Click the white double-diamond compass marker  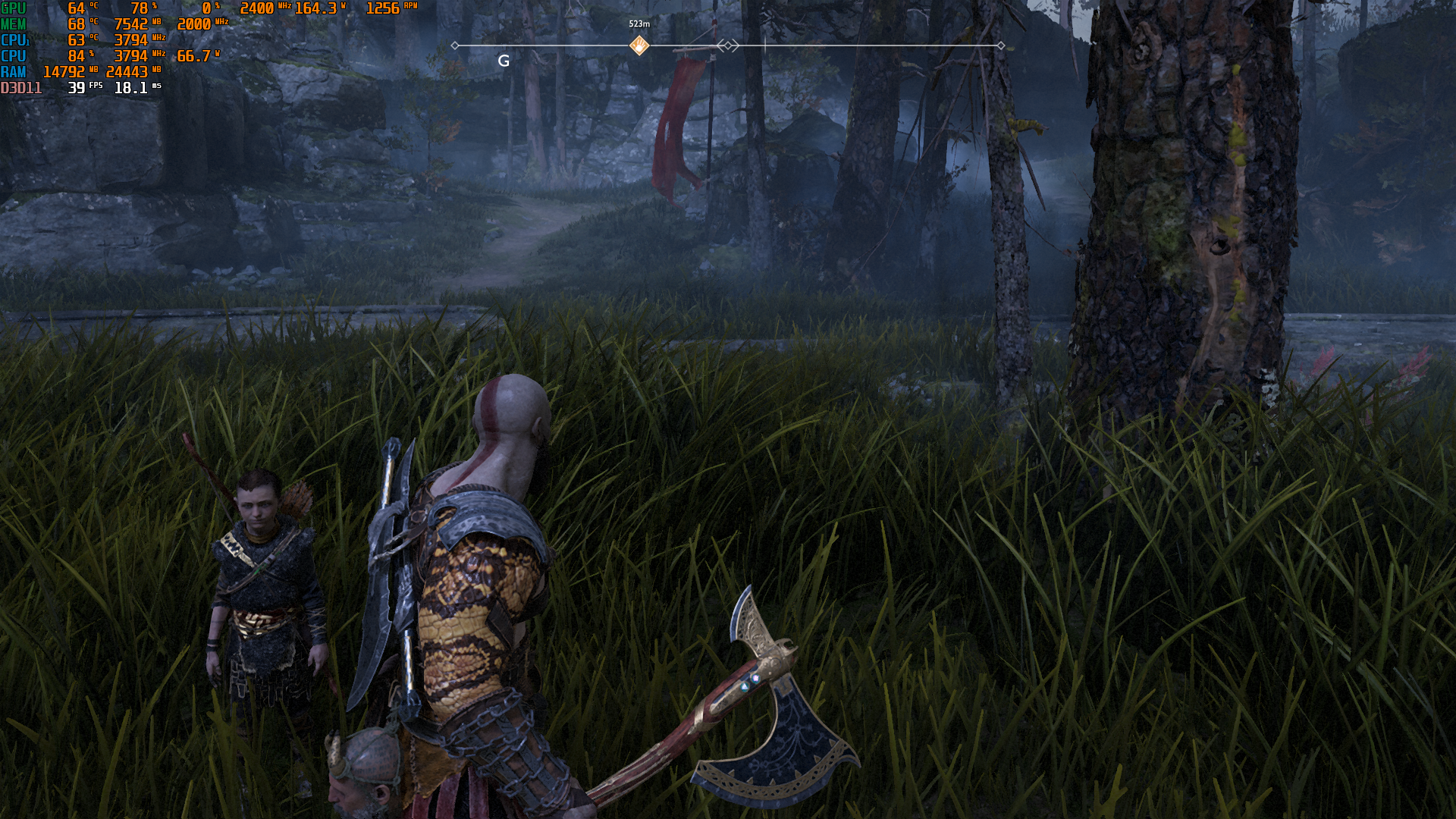pyautogui.click(x=728, y=45)
